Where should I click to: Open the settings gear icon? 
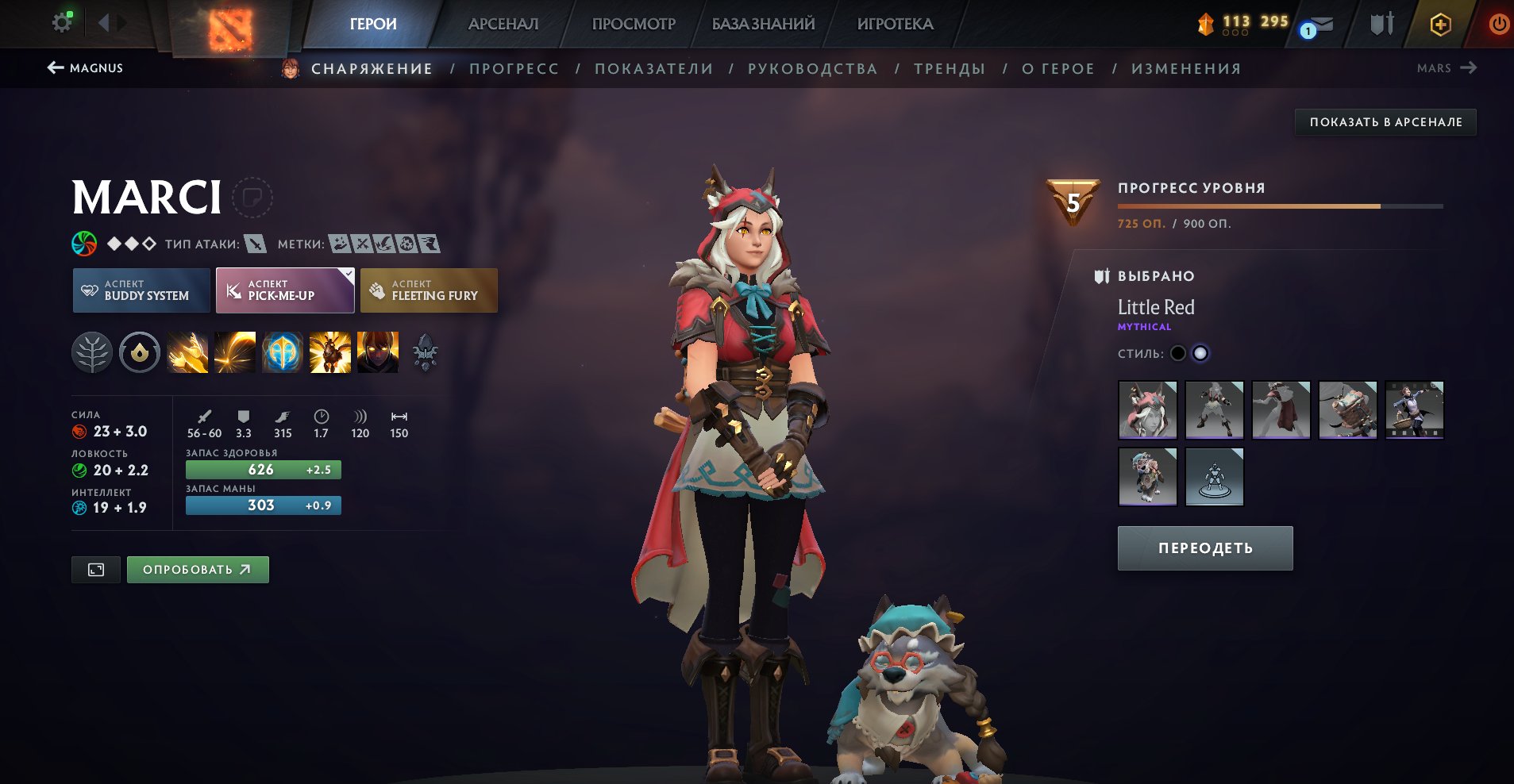point(62,23)
